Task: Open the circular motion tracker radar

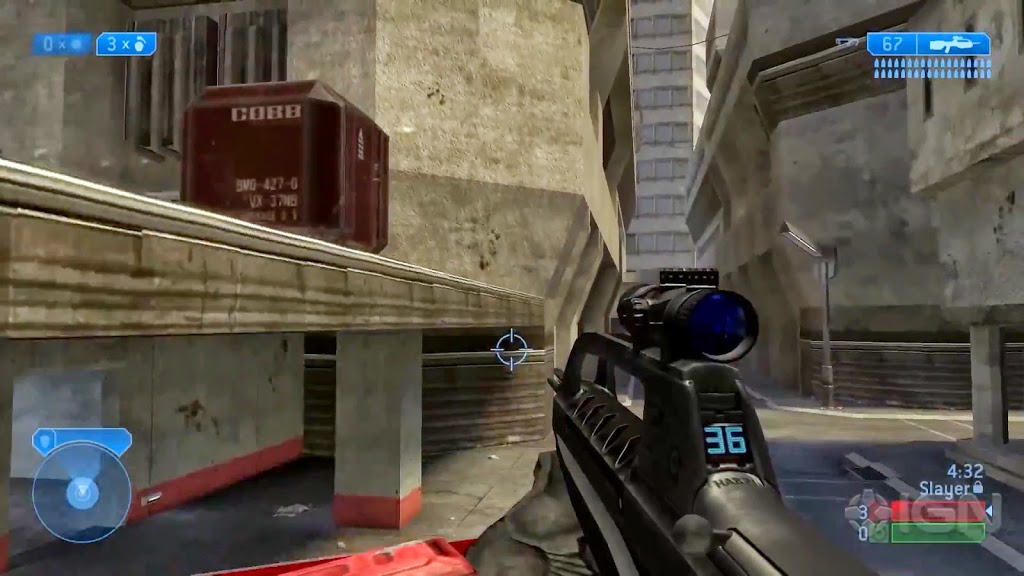Action: point(81,492)
